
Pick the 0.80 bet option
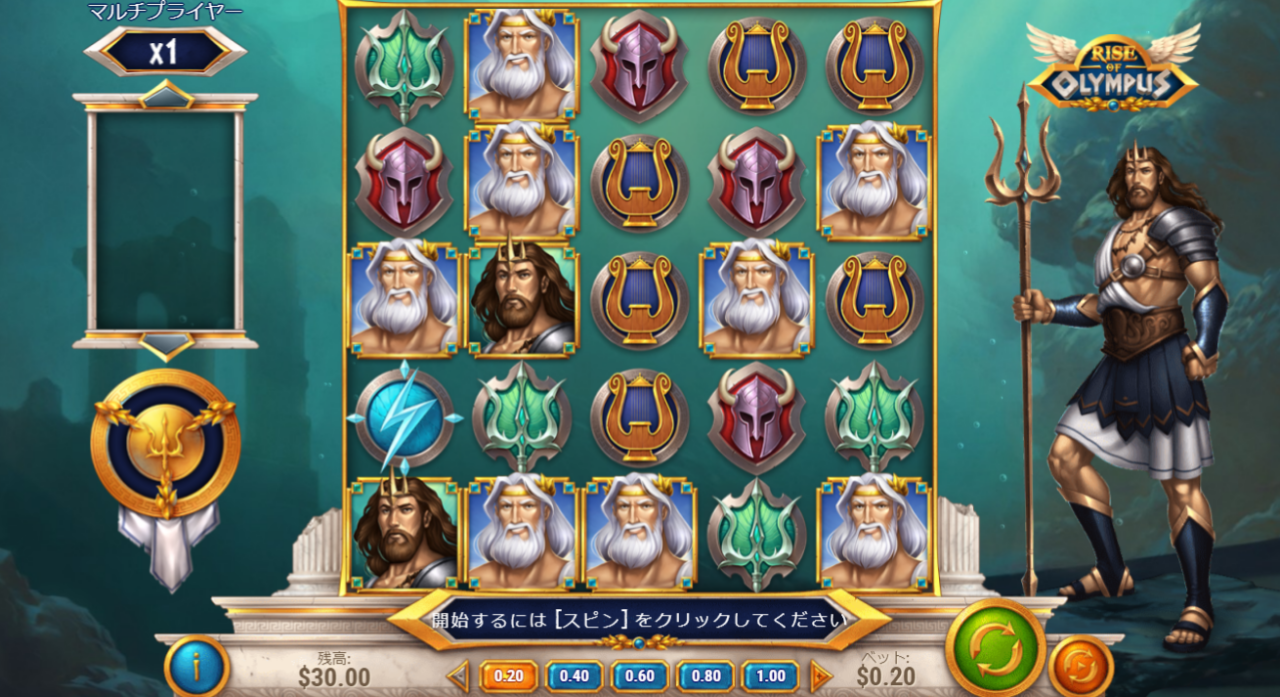coord(706,676)
